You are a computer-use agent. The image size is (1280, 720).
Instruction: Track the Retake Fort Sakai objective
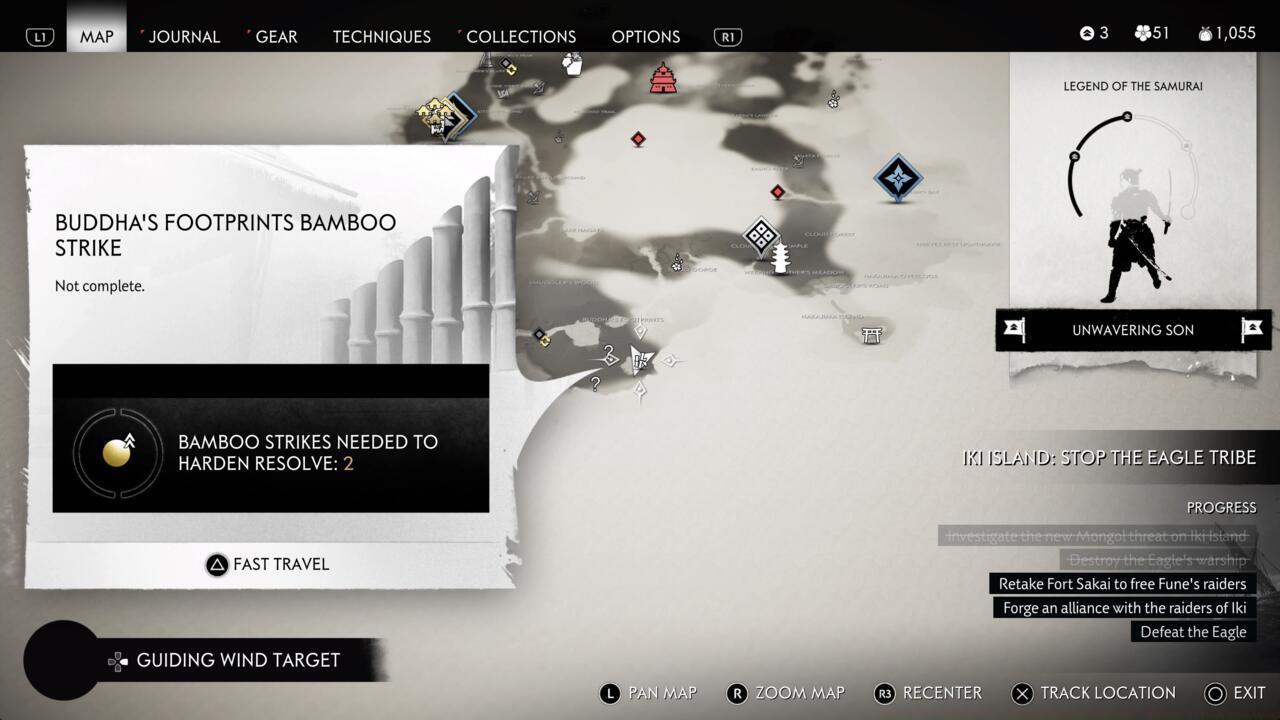click(1122, 584)
